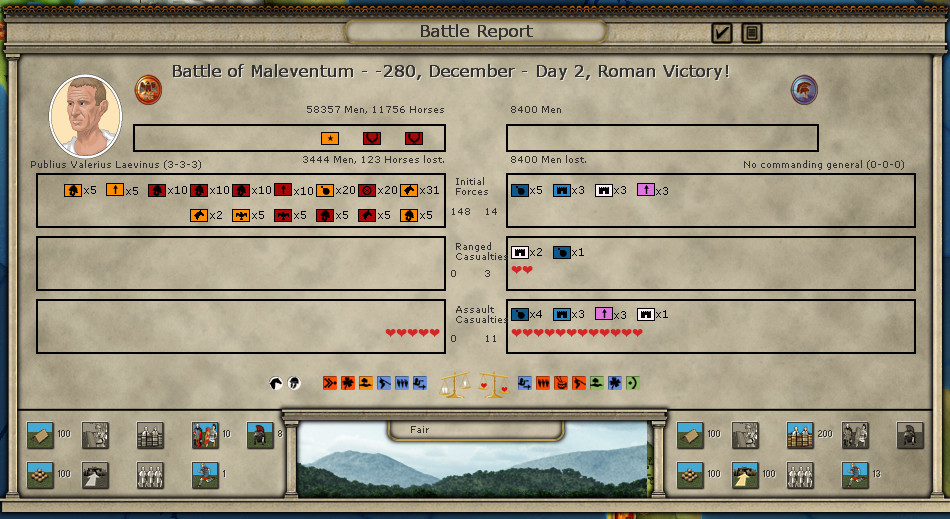Screen dimensions: 950x519
Task: Select Publius Valerius Laevinus portrait
Action: [85, 115]
